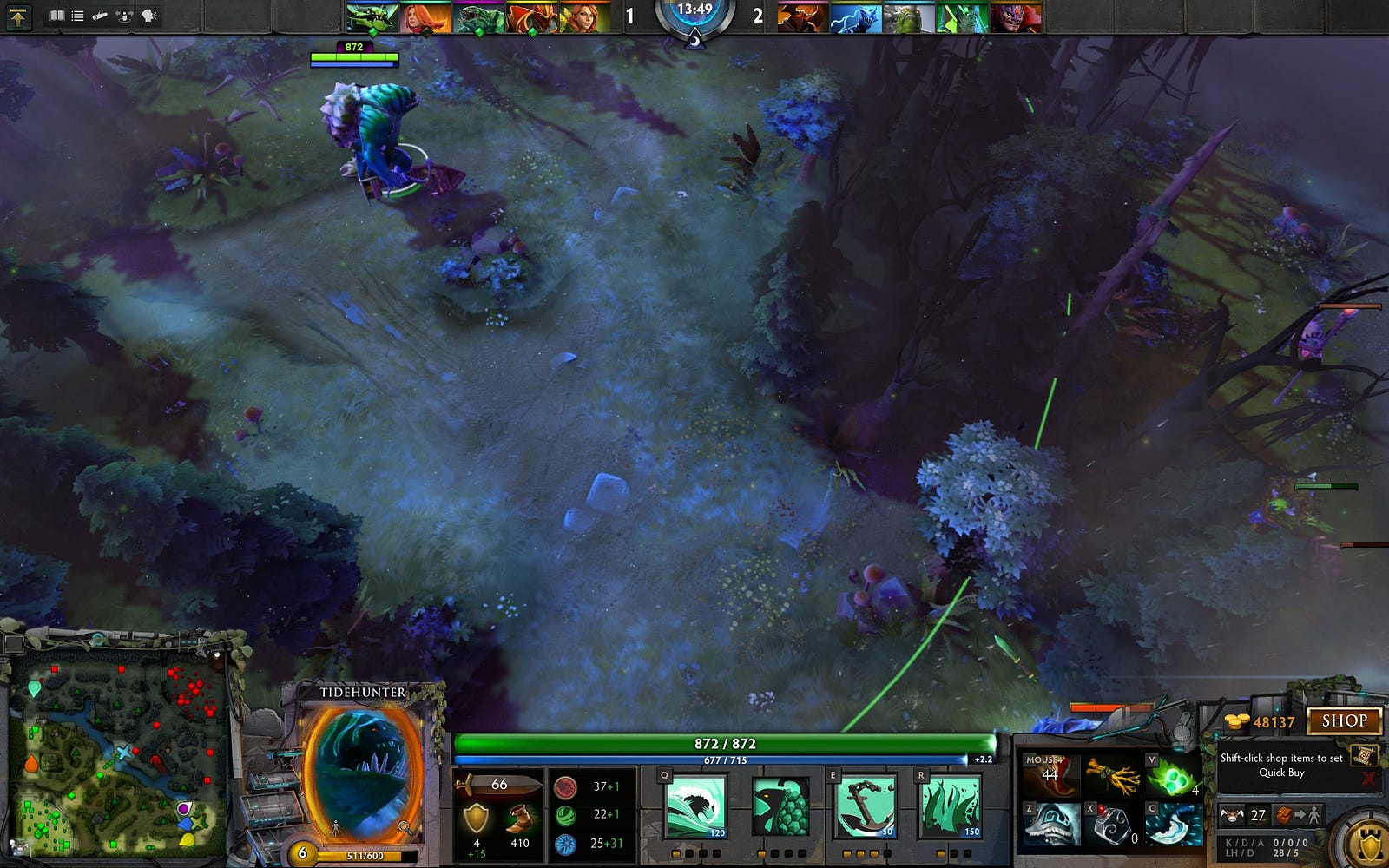Use the Quelling Blade item
The image size is (1389, 868).
coord(1173,825)
